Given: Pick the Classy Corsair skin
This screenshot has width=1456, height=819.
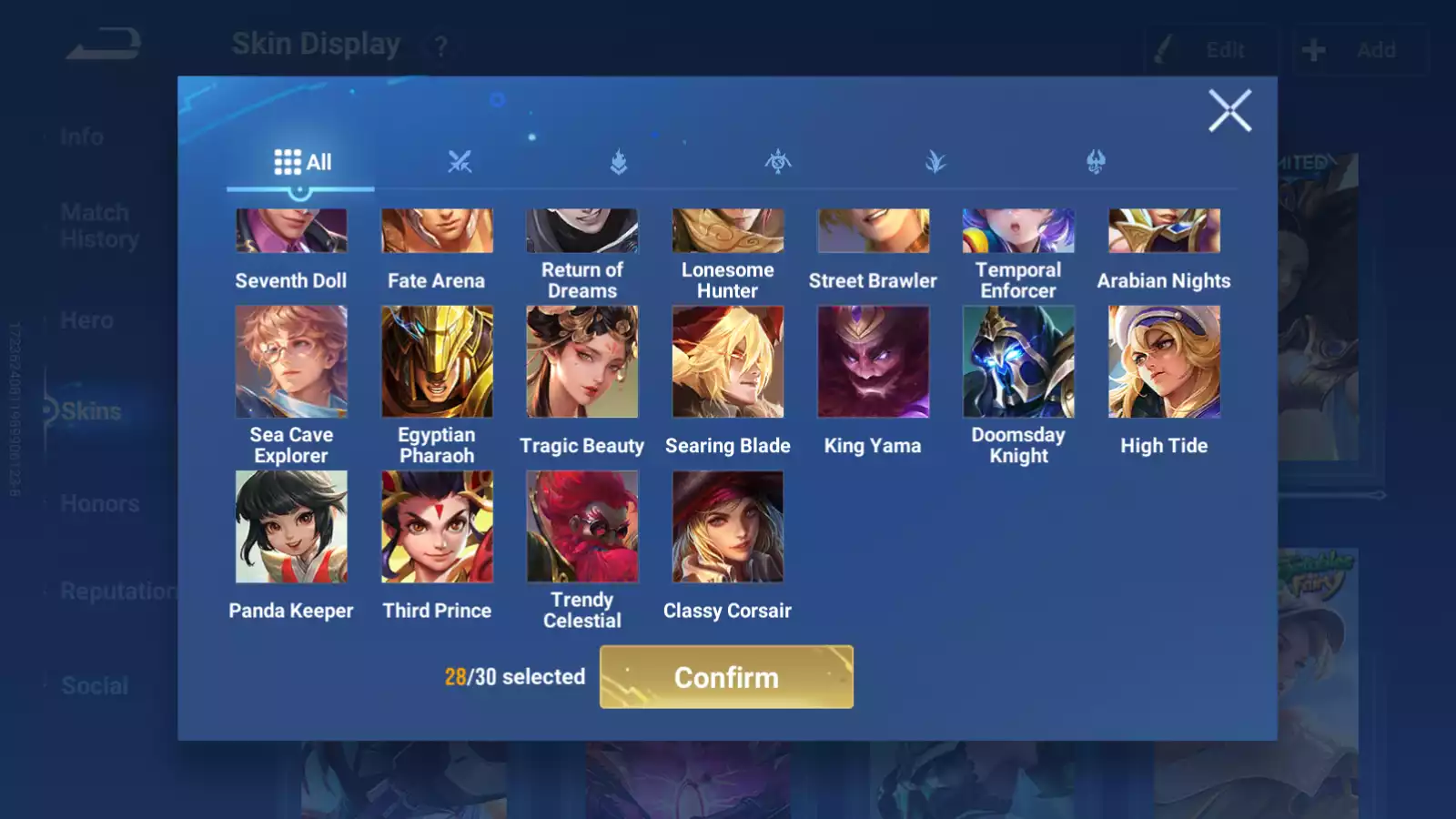Looking at the screenshot, I should pyautogui.click(x=728, y=527).
